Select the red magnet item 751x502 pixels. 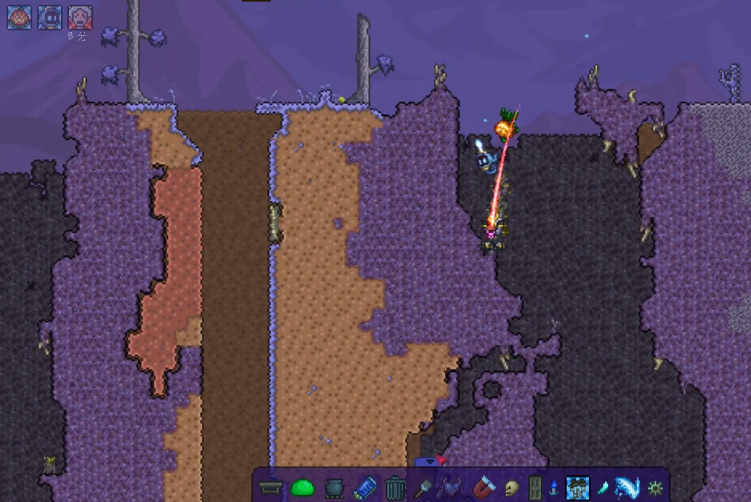[482, 489]
